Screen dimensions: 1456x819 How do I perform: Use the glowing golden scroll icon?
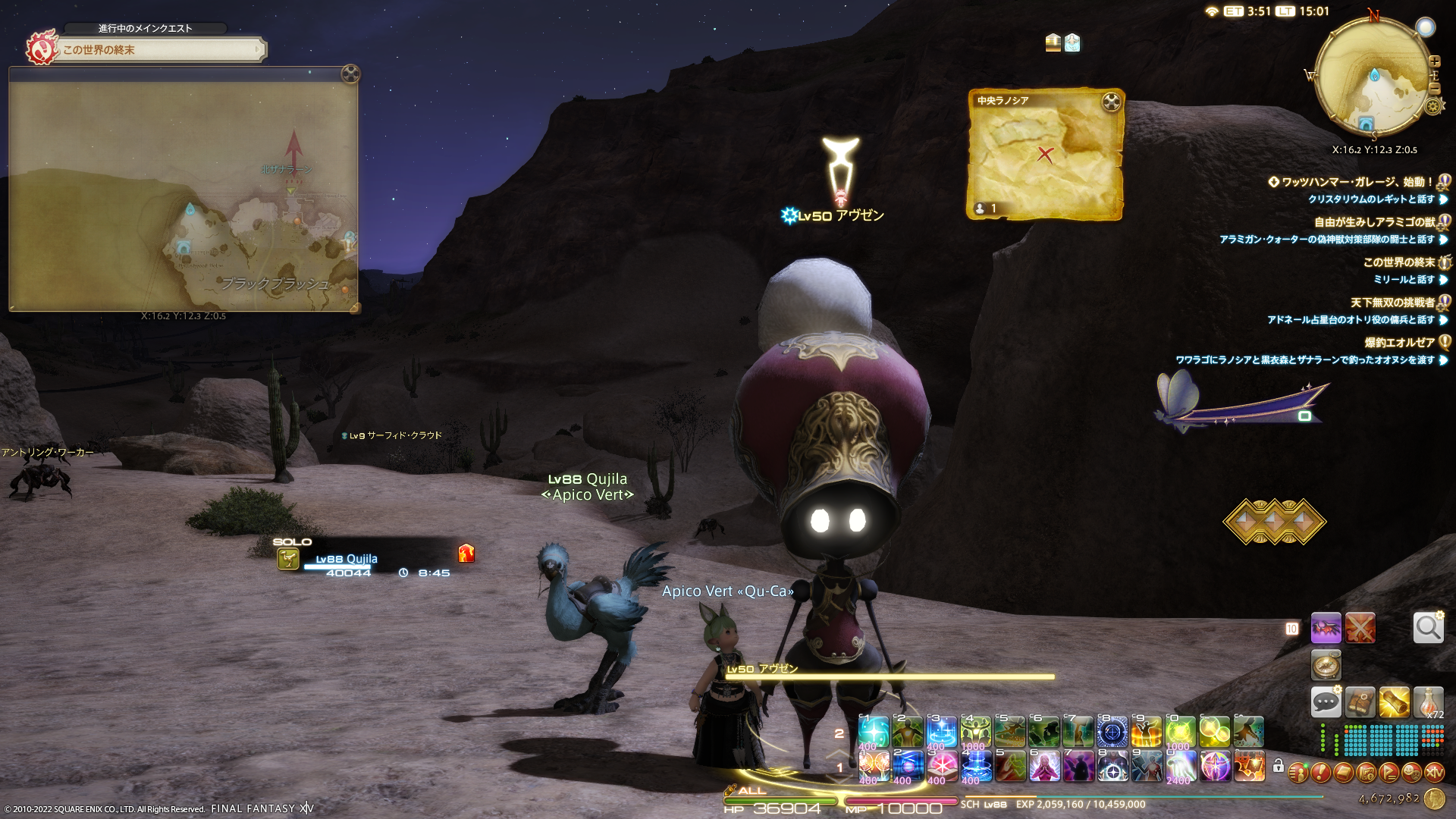click(x=1394, y=702)
